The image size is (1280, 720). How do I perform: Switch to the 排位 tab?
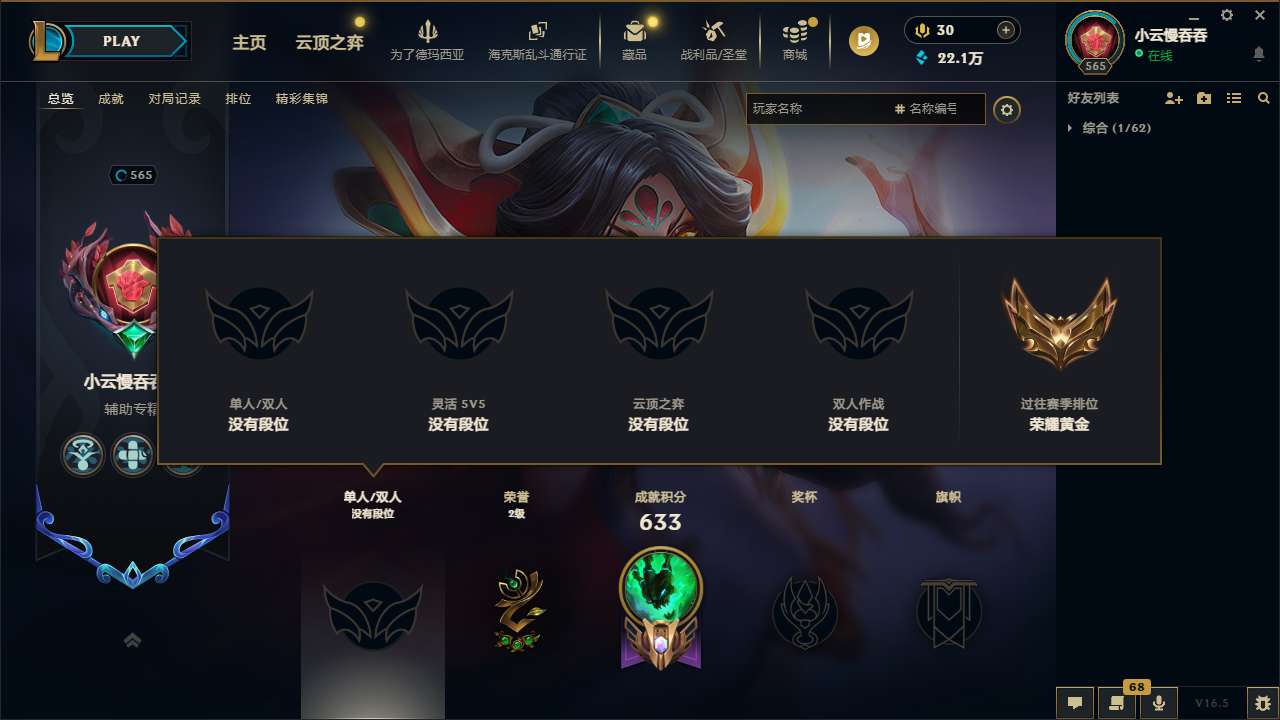[x=238, y=98]
